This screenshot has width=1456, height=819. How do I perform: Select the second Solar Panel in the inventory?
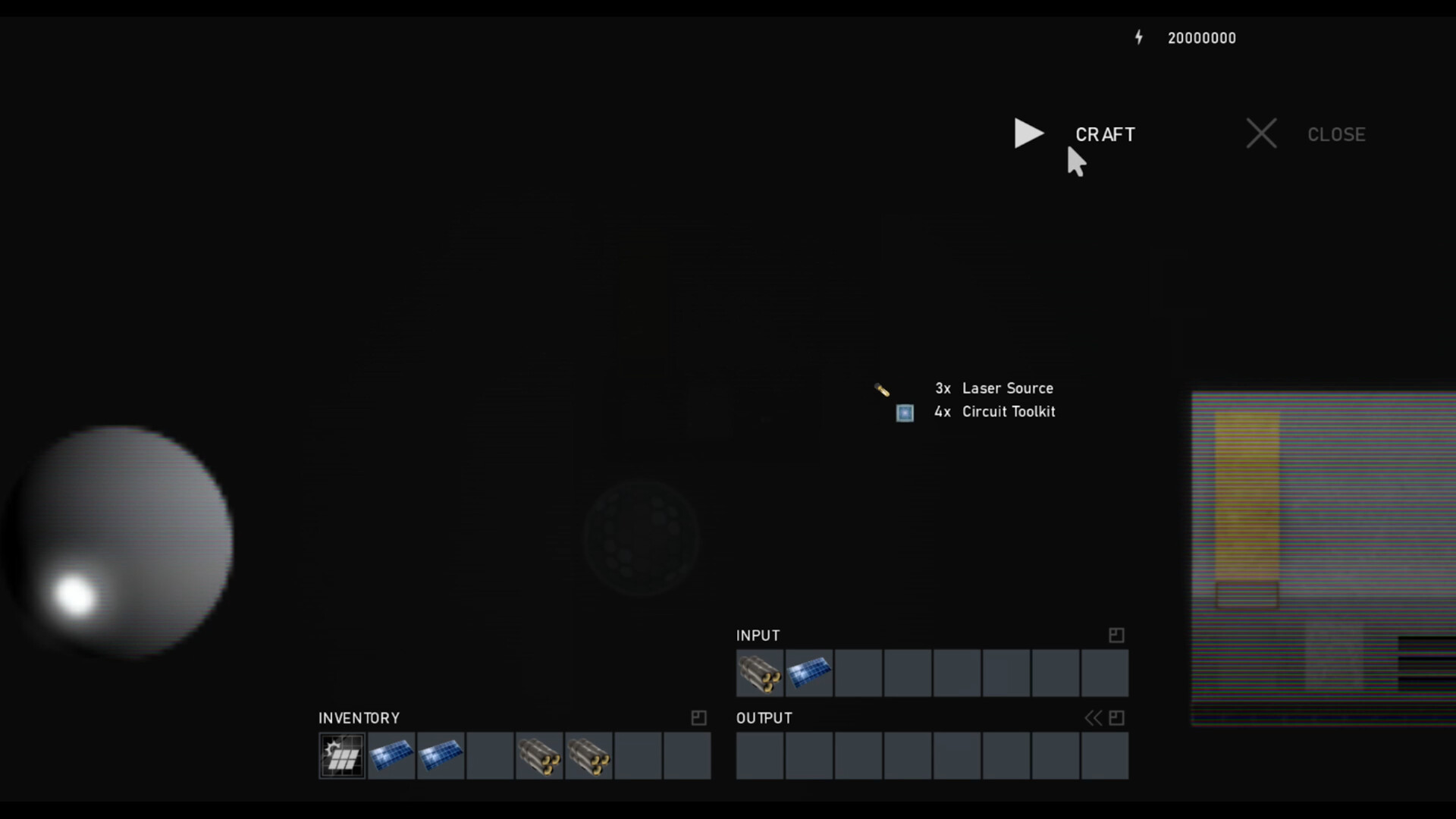pos(441,755)
